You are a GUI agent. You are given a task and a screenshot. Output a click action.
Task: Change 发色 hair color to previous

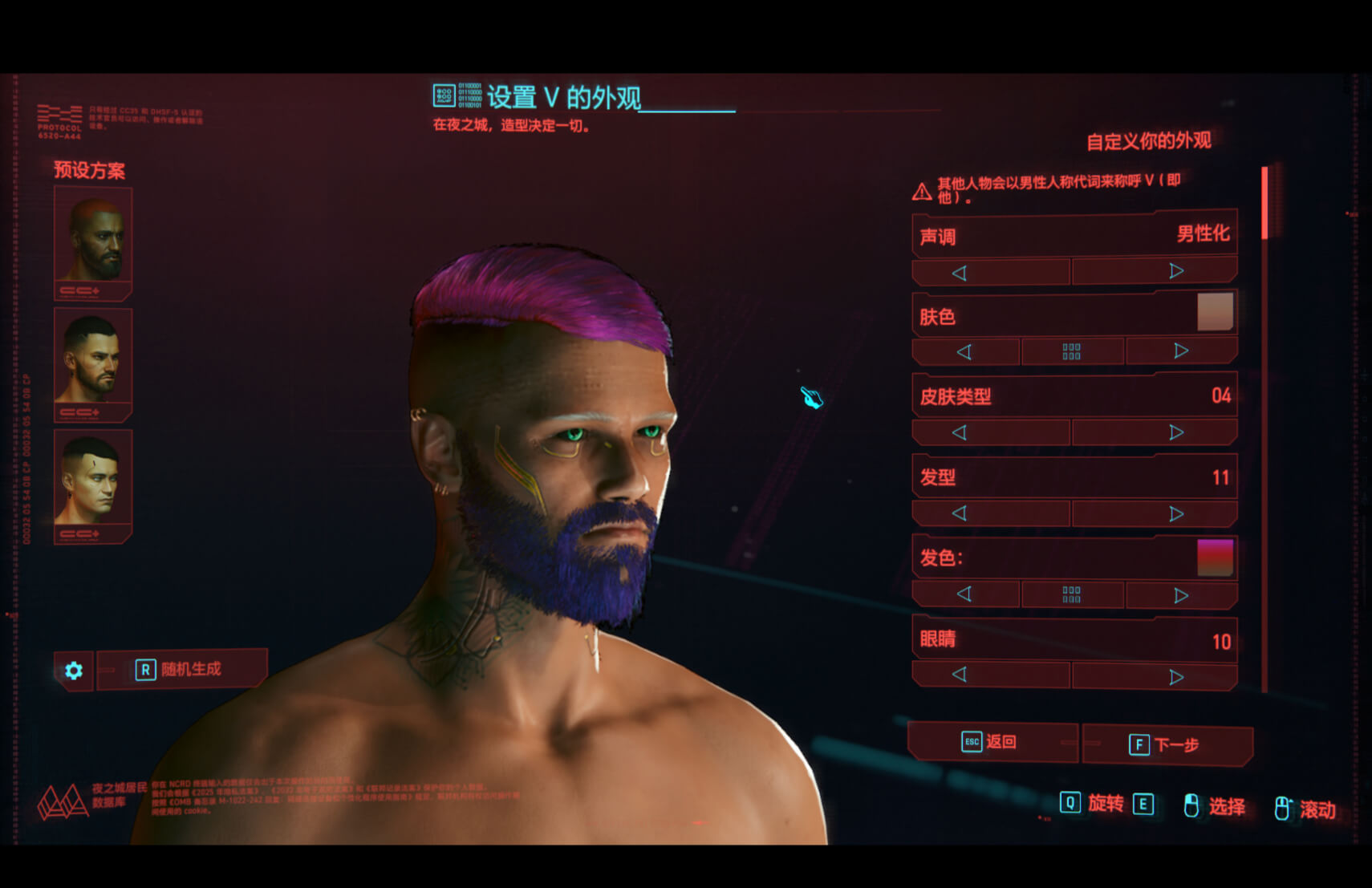[964, 594]
